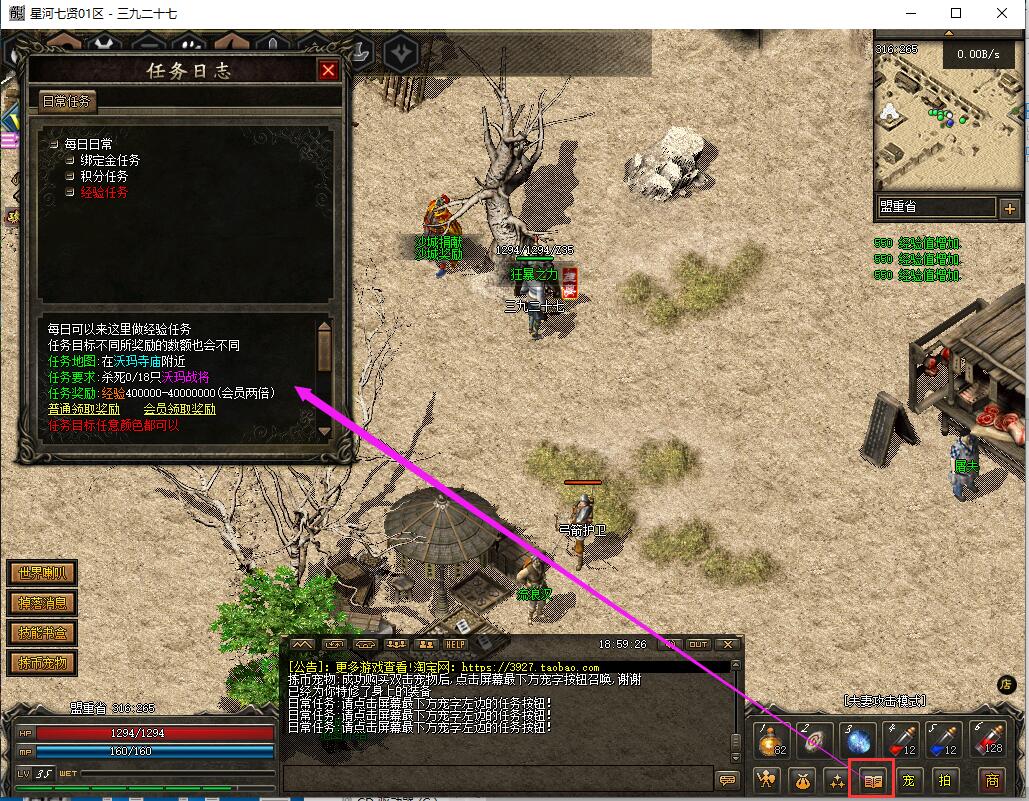Open the 拣币宠物 pet button

pos(42,663)
